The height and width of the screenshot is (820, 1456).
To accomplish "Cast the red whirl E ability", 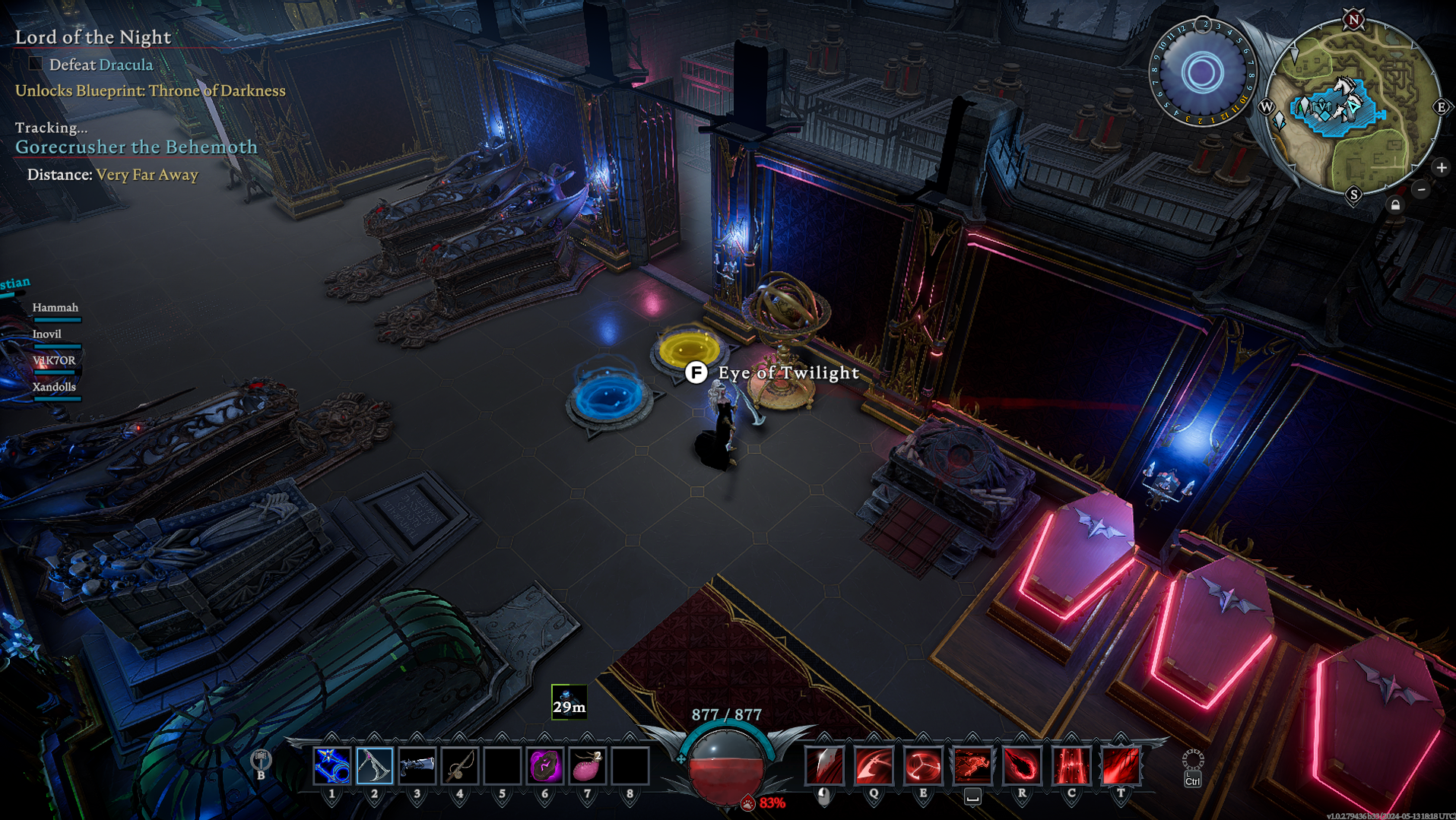I will 923,765.
